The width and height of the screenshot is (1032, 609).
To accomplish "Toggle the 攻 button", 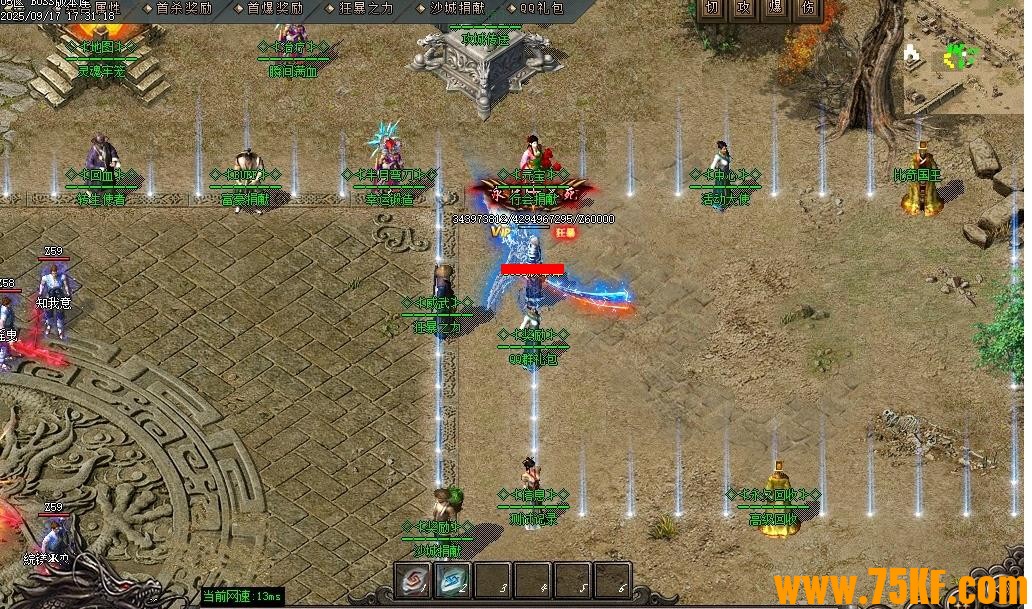I will coord(744,8).
